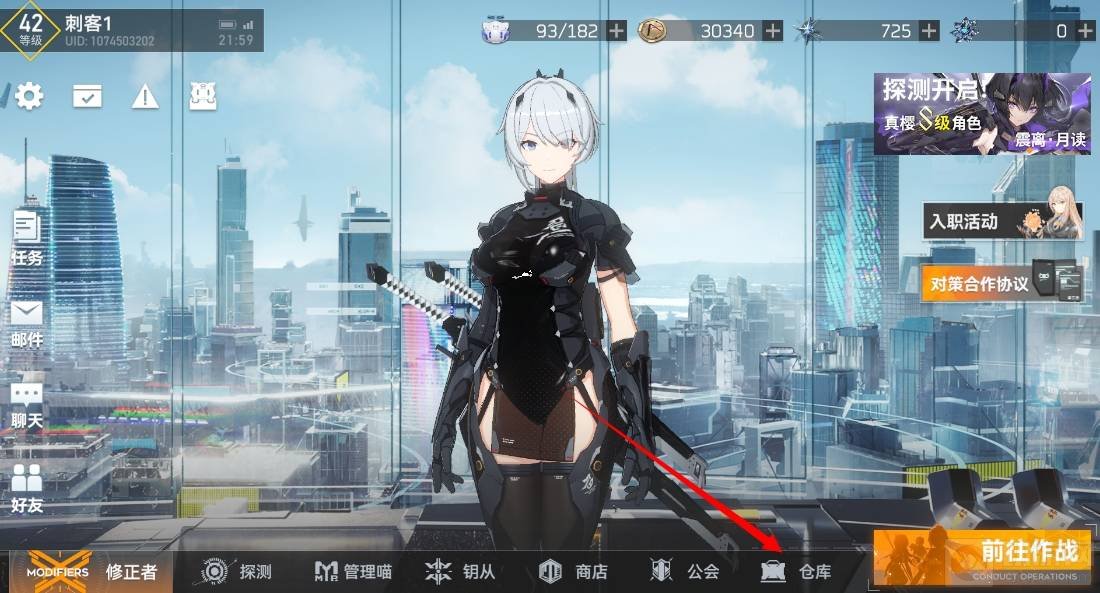
Task: Open the settings gear icon
Action: tap(28, 96)
